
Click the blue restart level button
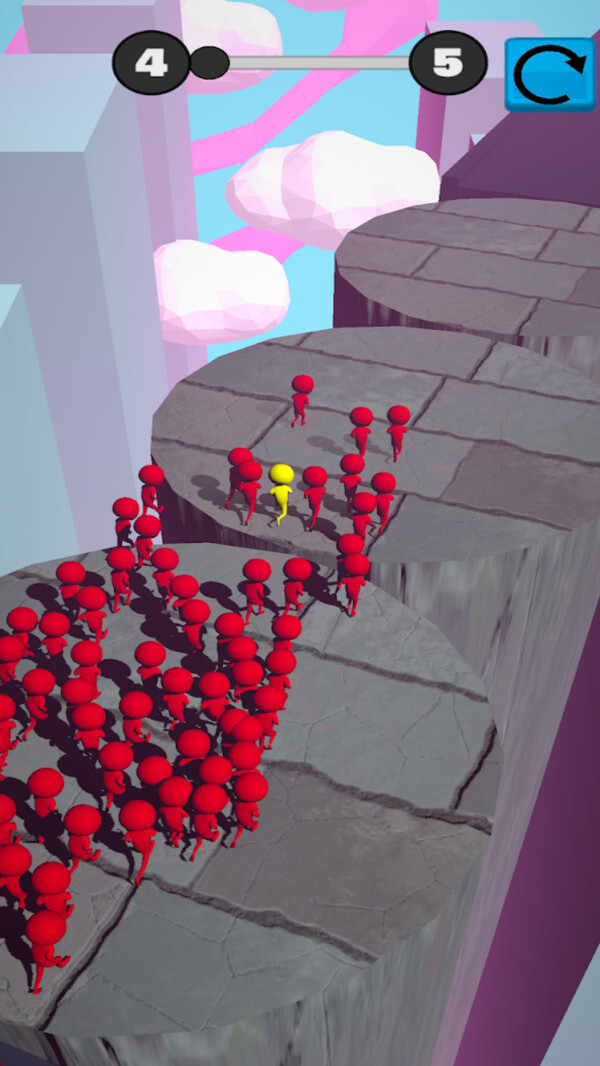pos(549,74)
